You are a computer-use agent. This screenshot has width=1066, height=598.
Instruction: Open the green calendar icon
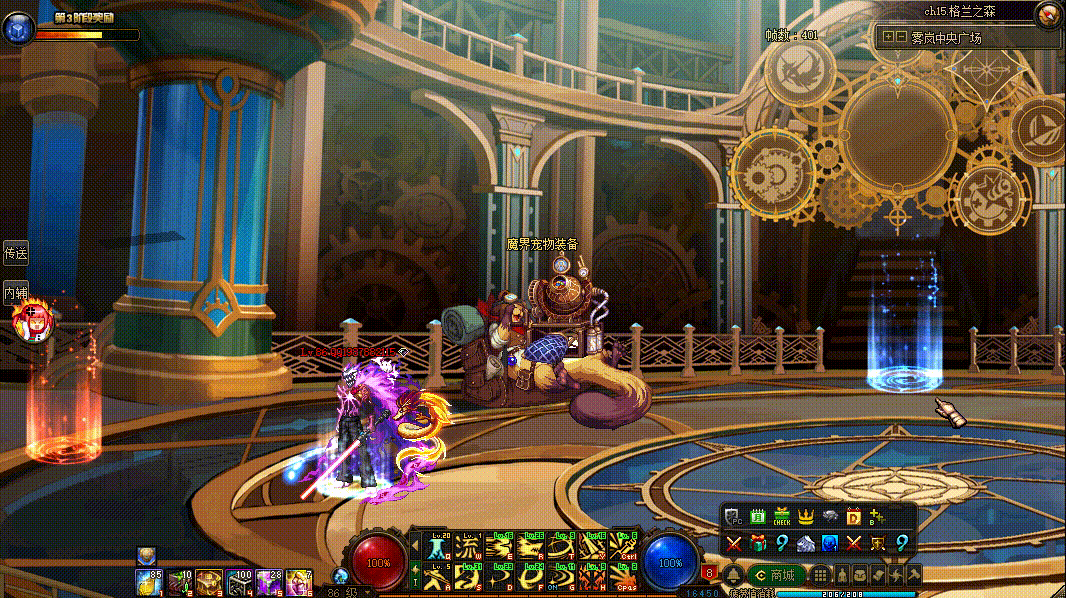[x=758, y=516]
